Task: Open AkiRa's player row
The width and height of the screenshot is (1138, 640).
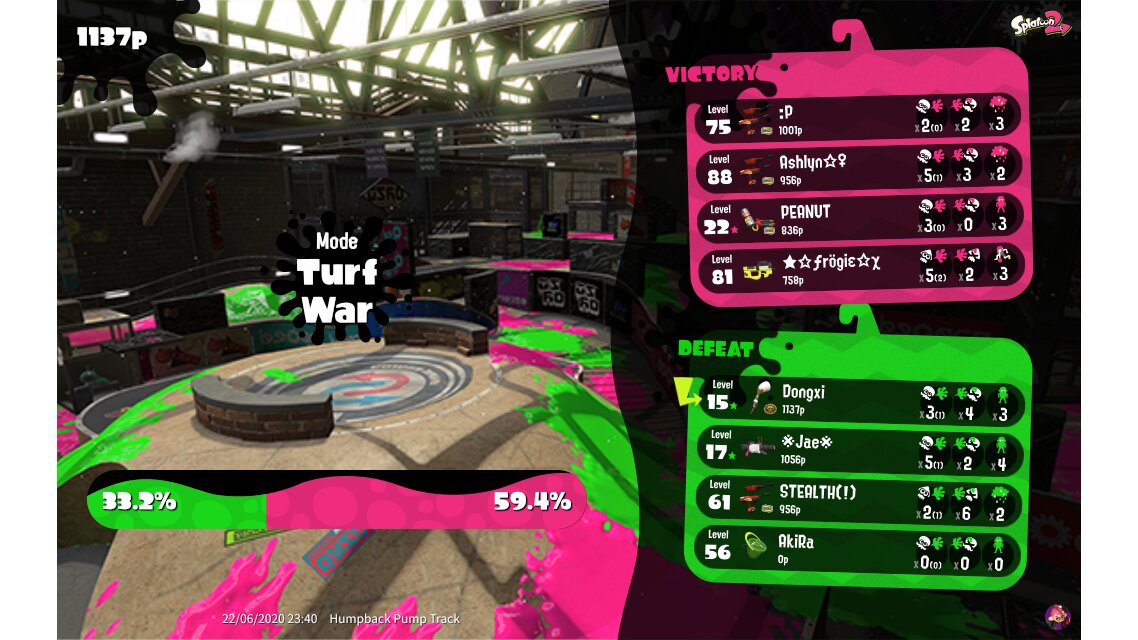Action: (x=862, y=551)
